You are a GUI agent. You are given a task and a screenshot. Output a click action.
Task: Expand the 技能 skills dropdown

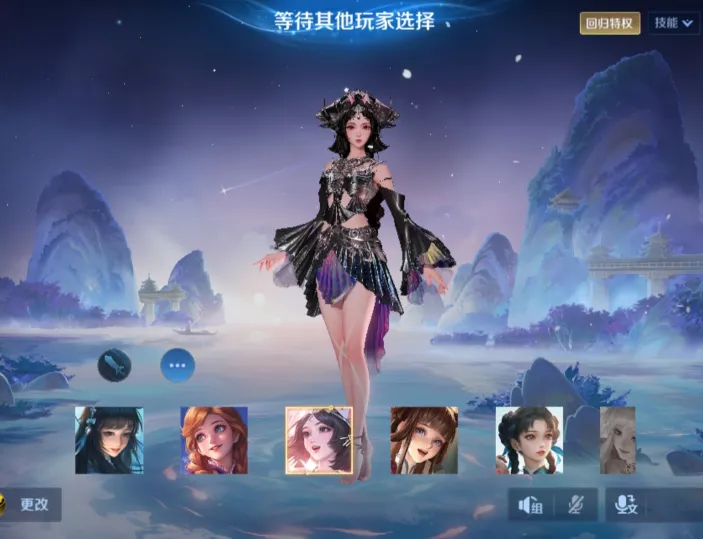tap(673, 23)
